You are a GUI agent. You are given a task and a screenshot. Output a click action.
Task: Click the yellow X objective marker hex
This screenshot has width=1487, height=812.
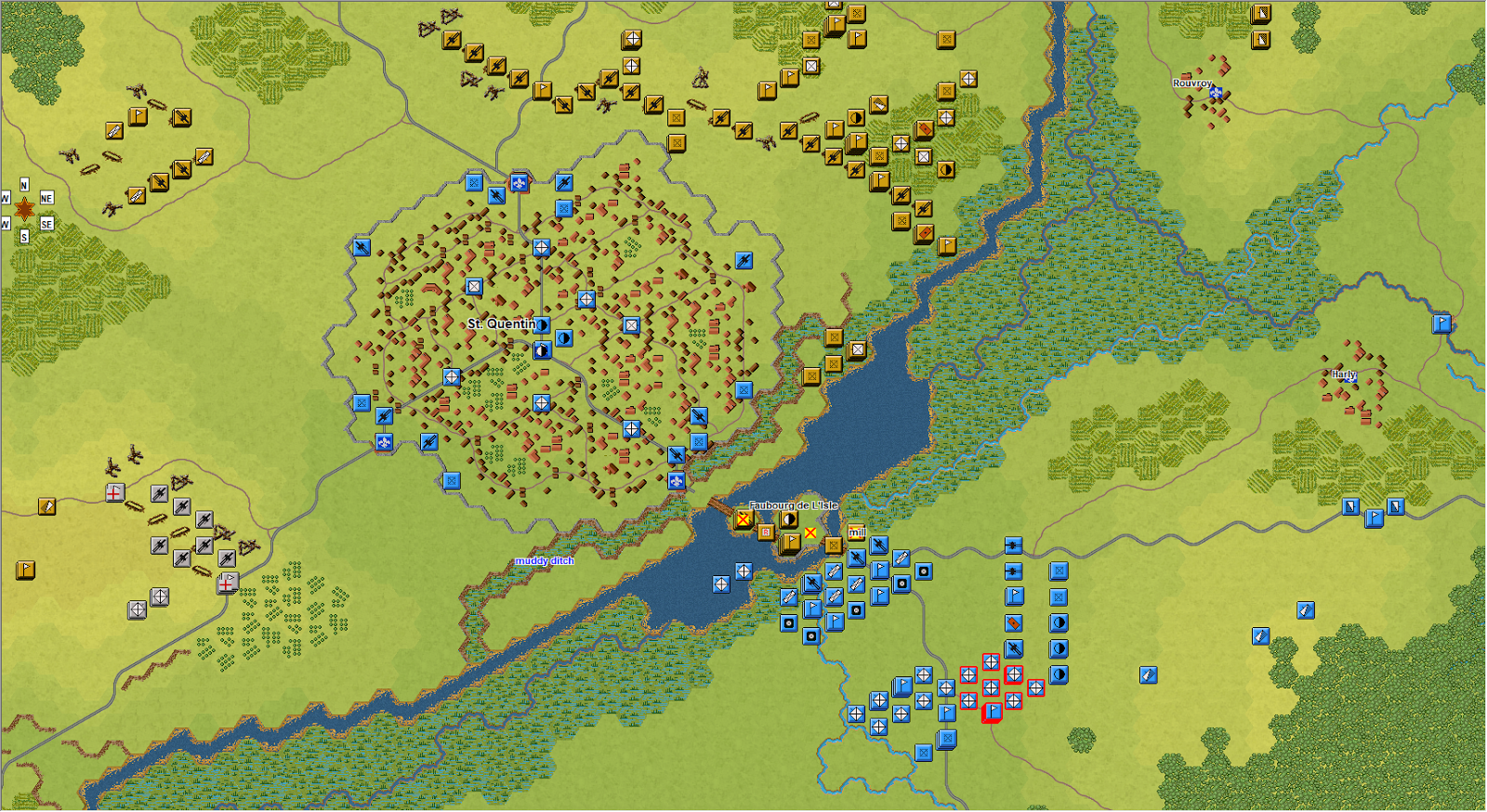810,532
